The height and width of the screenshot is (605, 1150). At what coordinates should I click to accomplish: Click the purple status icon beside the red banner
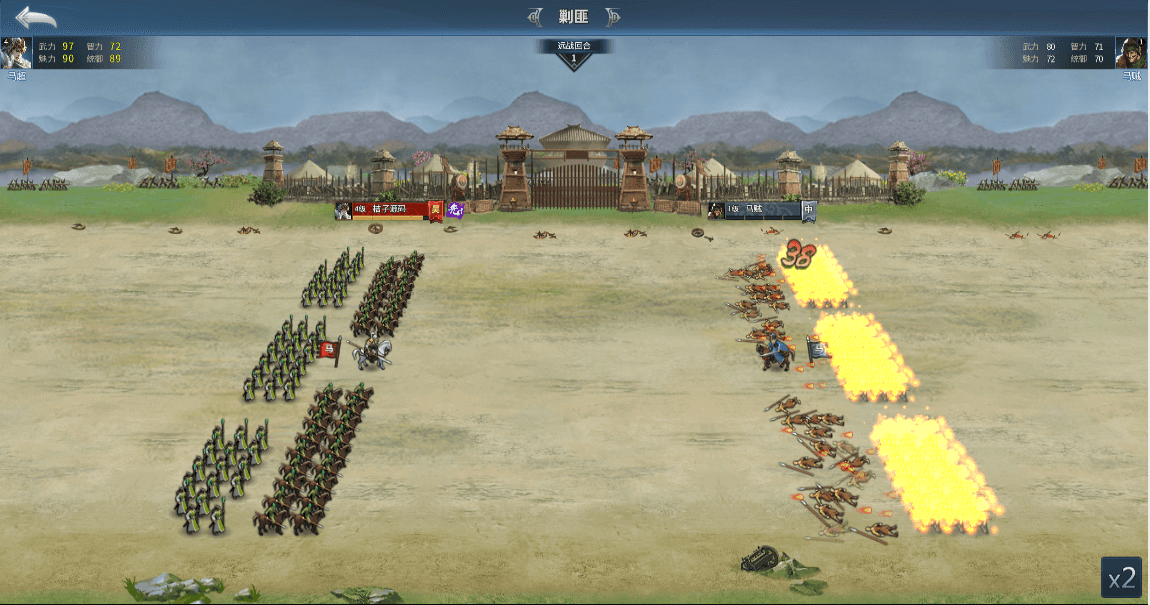[x=456, y=210]
